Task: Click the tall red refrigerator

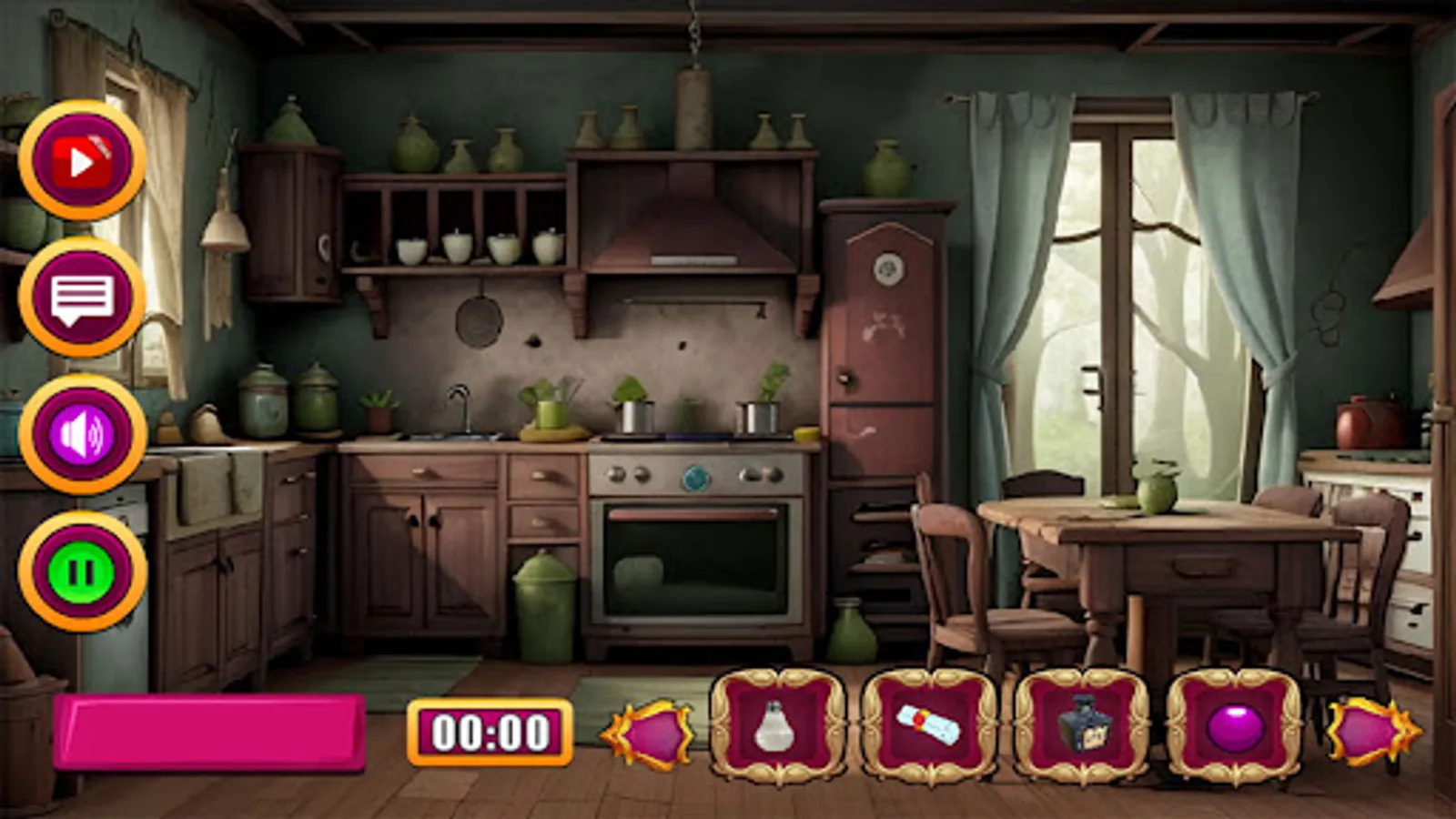Action: tap(881, 364)
